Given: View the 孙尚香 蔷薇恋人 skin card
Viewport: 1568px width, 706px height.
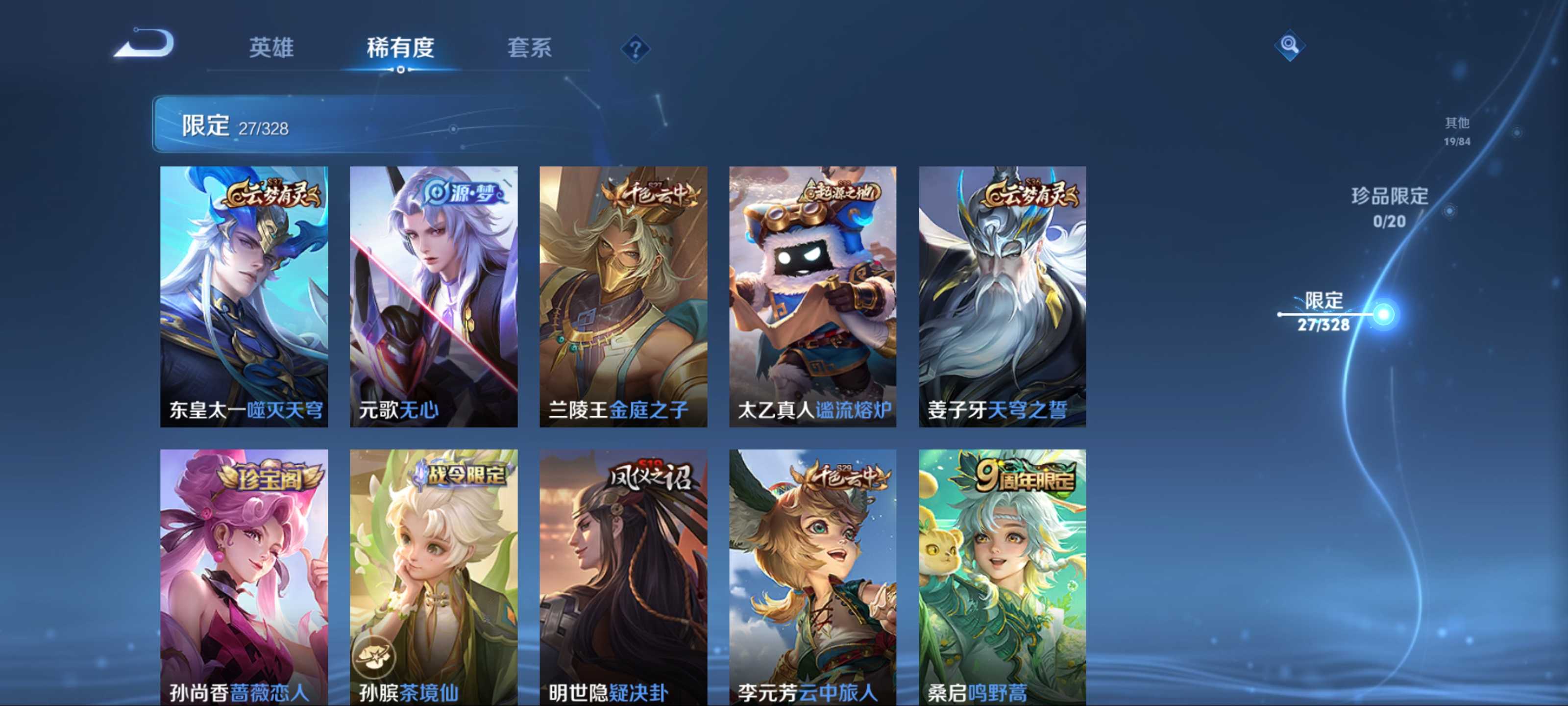Looking at the screenshot, I should point(244,576).
